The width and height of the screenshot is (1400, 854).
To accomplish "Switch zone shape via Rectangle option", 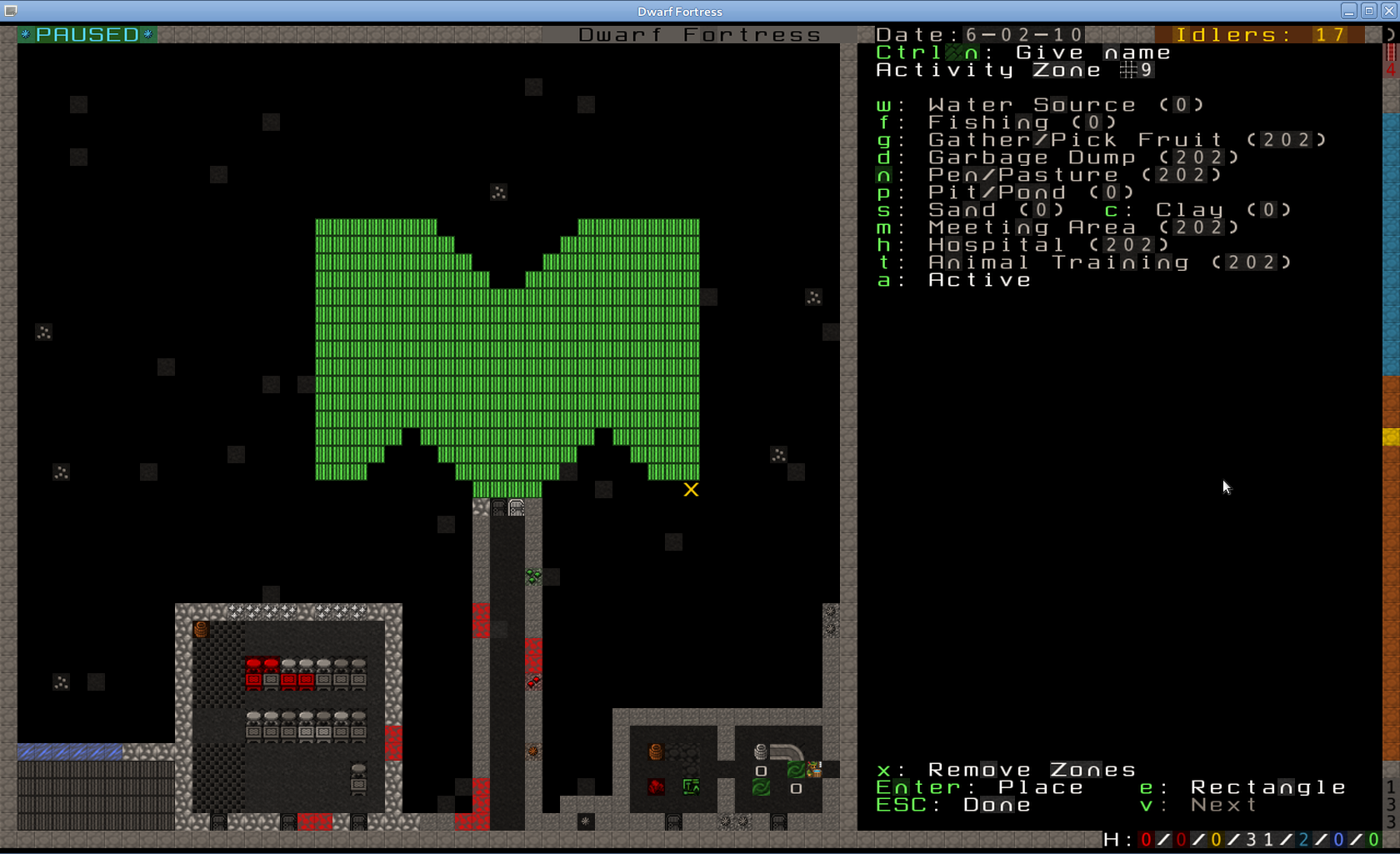I will click(1267, 787).
